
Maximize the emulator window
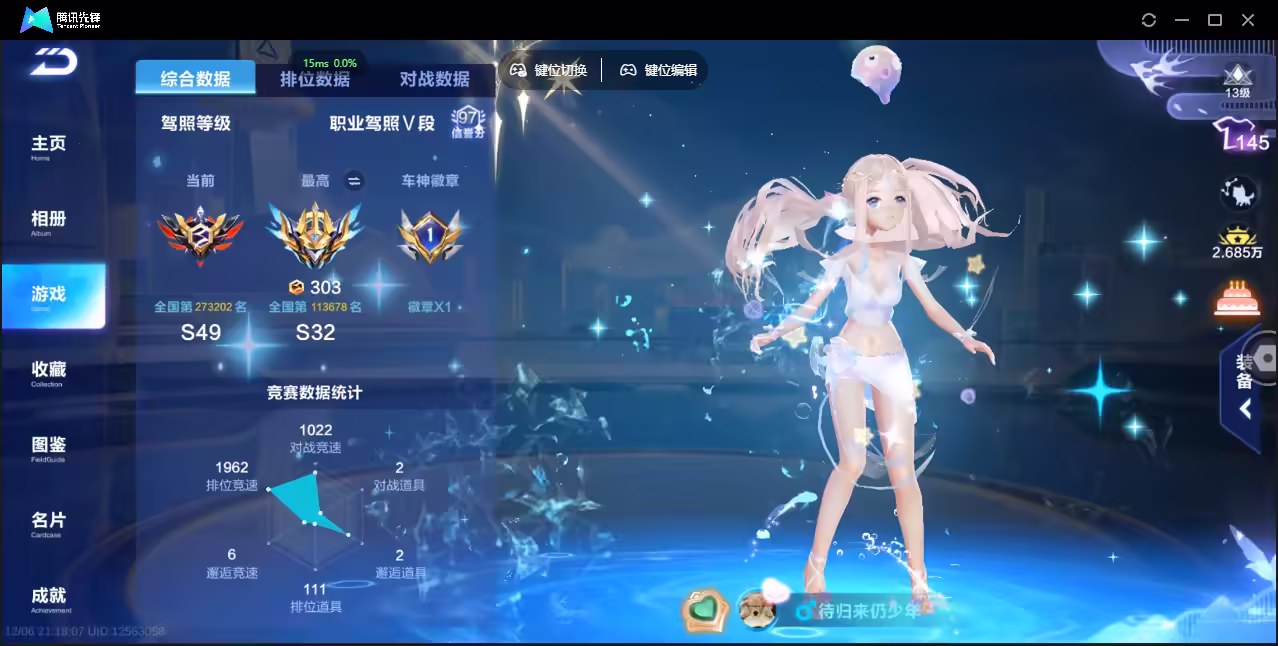click(x=1215, y=20)
